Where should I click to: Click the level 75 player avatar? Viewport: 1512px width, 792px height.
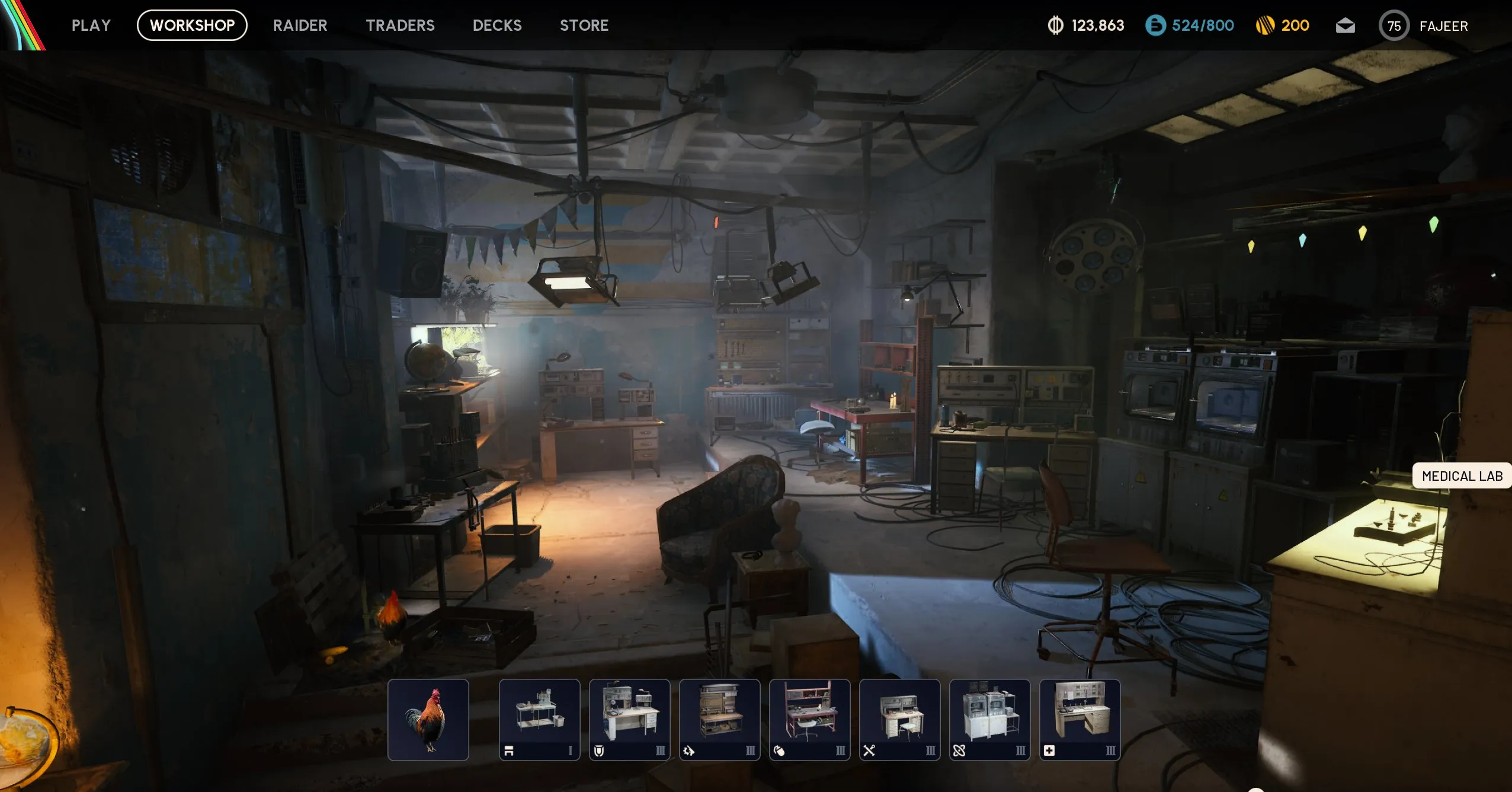pos(1393,25)
